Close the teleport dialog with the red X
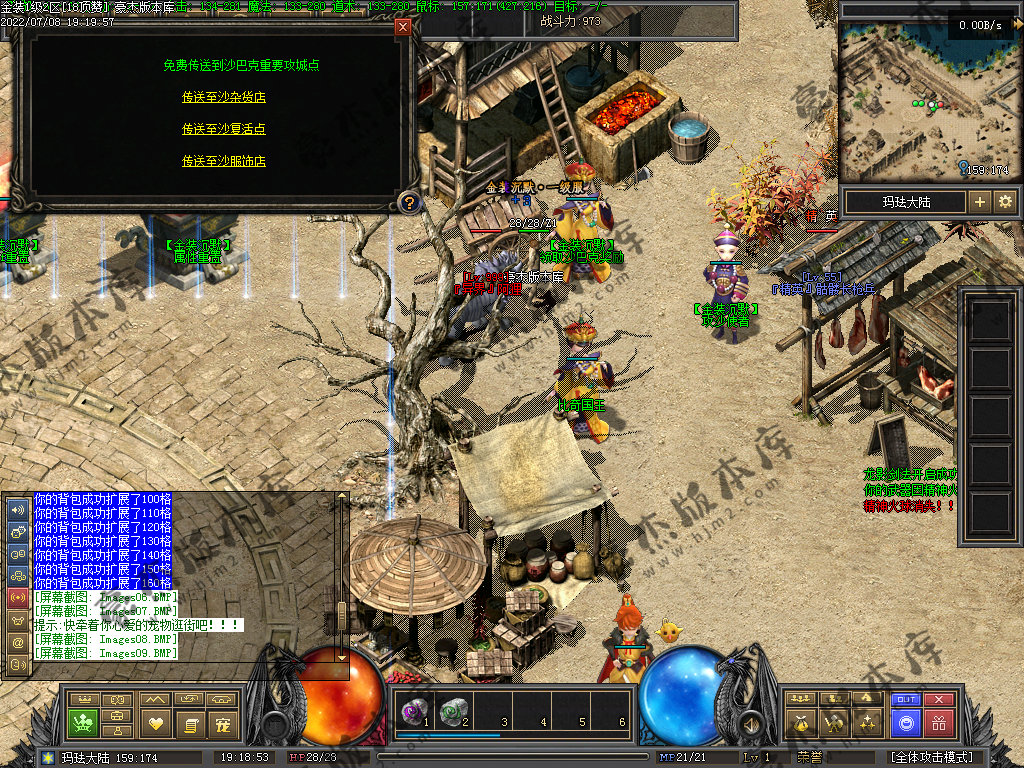The width and height of the screenshot is (1024, 768). coord(403,27)
